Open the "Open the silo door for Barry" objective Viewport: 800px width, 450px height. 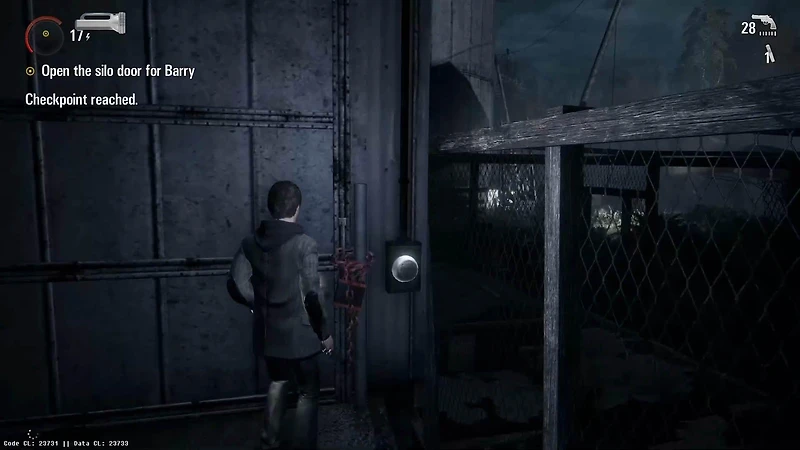pyautogui.click(x=116, y=71)
